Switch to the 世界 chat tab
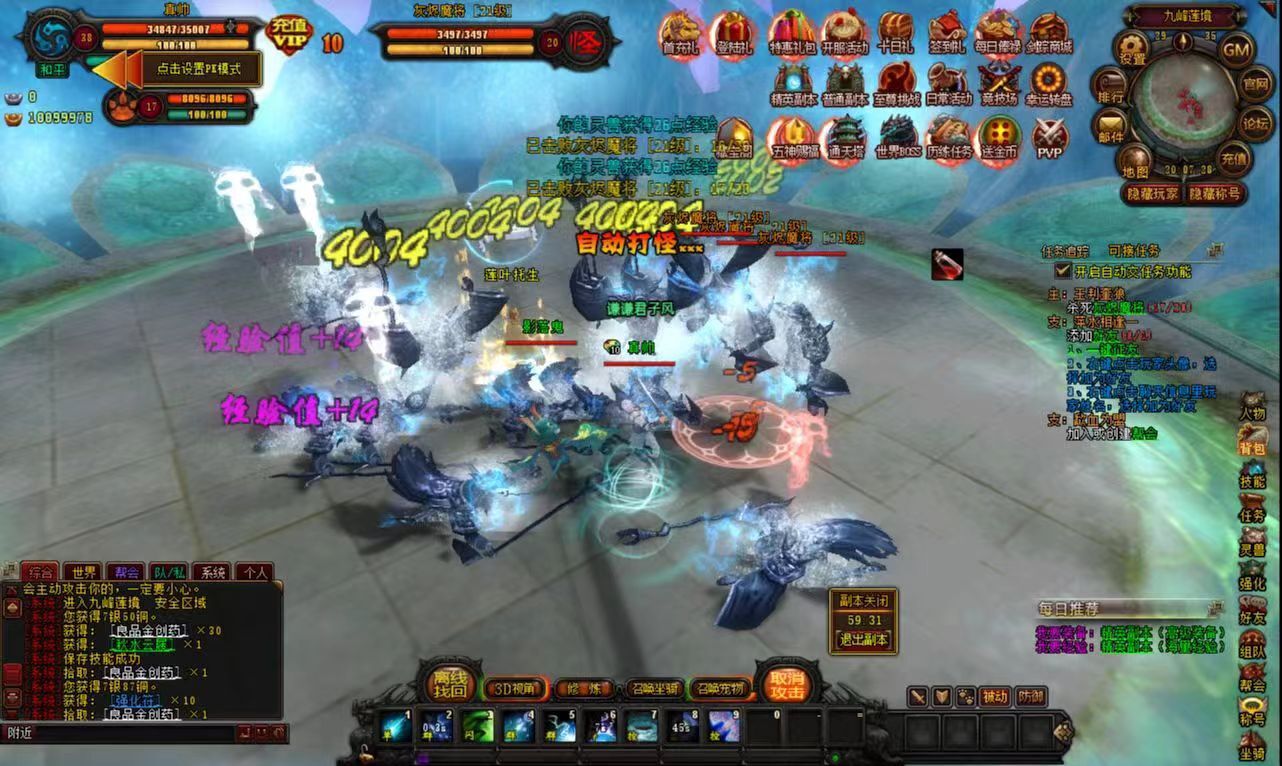 [x=84, y=573]
